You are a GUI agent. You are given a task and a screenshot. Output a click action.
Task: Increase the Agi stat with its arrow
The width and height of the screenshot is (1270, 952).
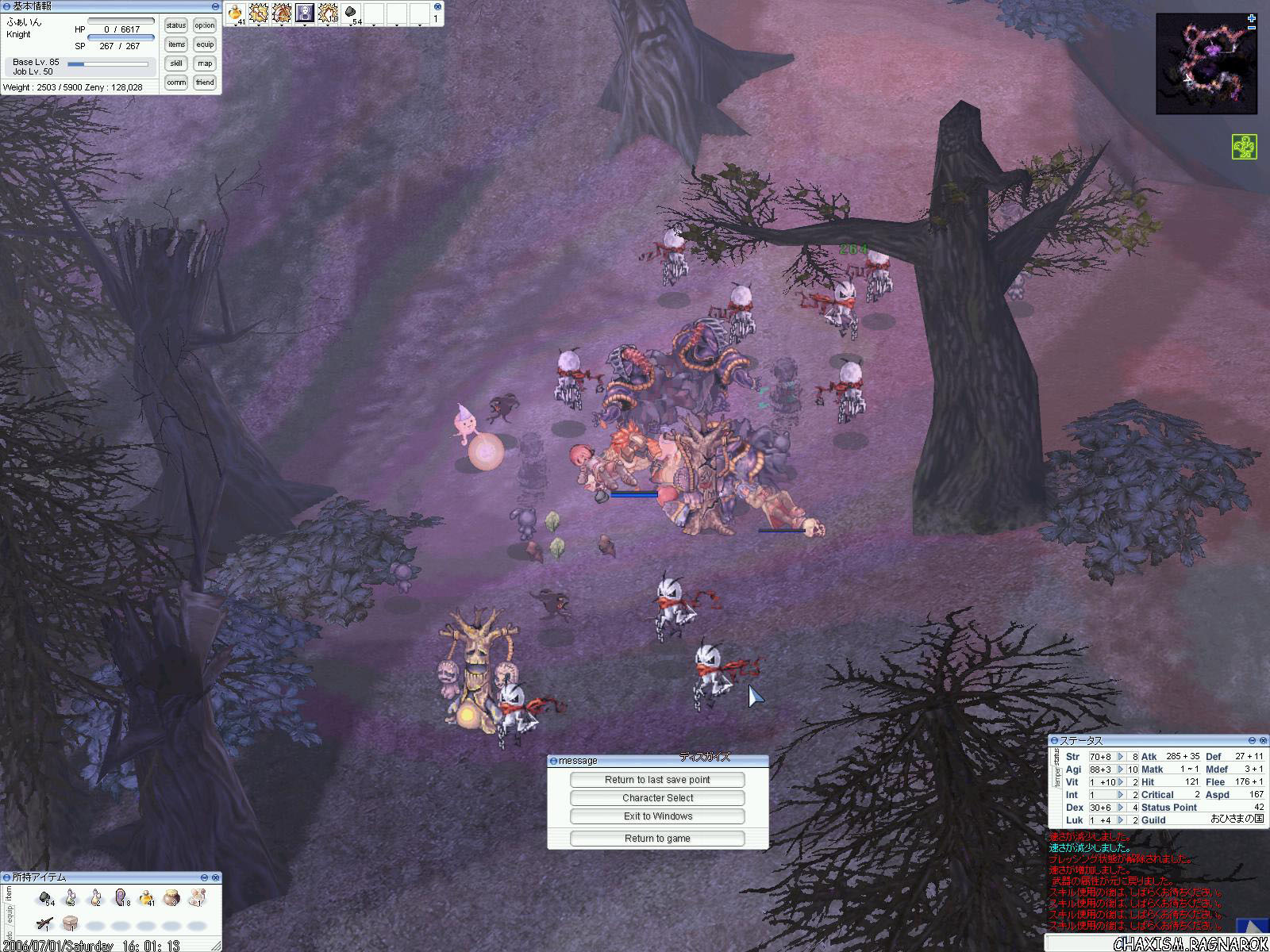[1121, 770]
